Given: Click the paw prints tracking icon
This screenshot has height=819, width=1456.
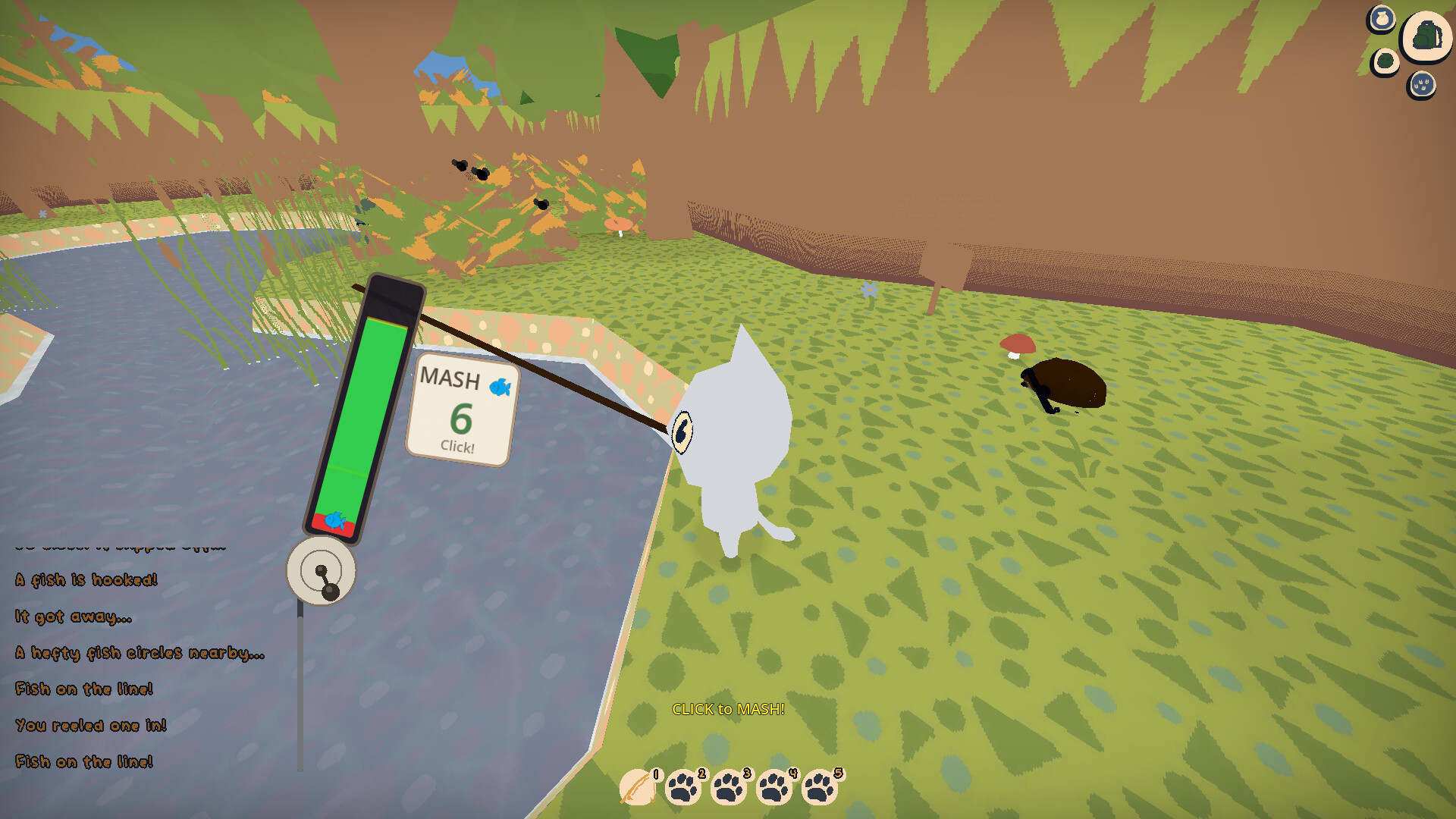Looking at the screenshot, I should pyautogui.click(x=1422, y=83).
